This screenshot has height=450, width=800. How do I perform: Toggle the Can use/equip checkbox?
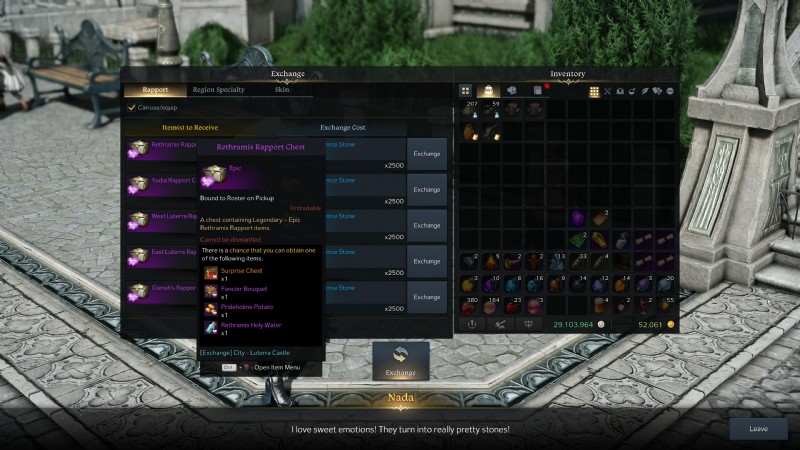pos(131,107)
